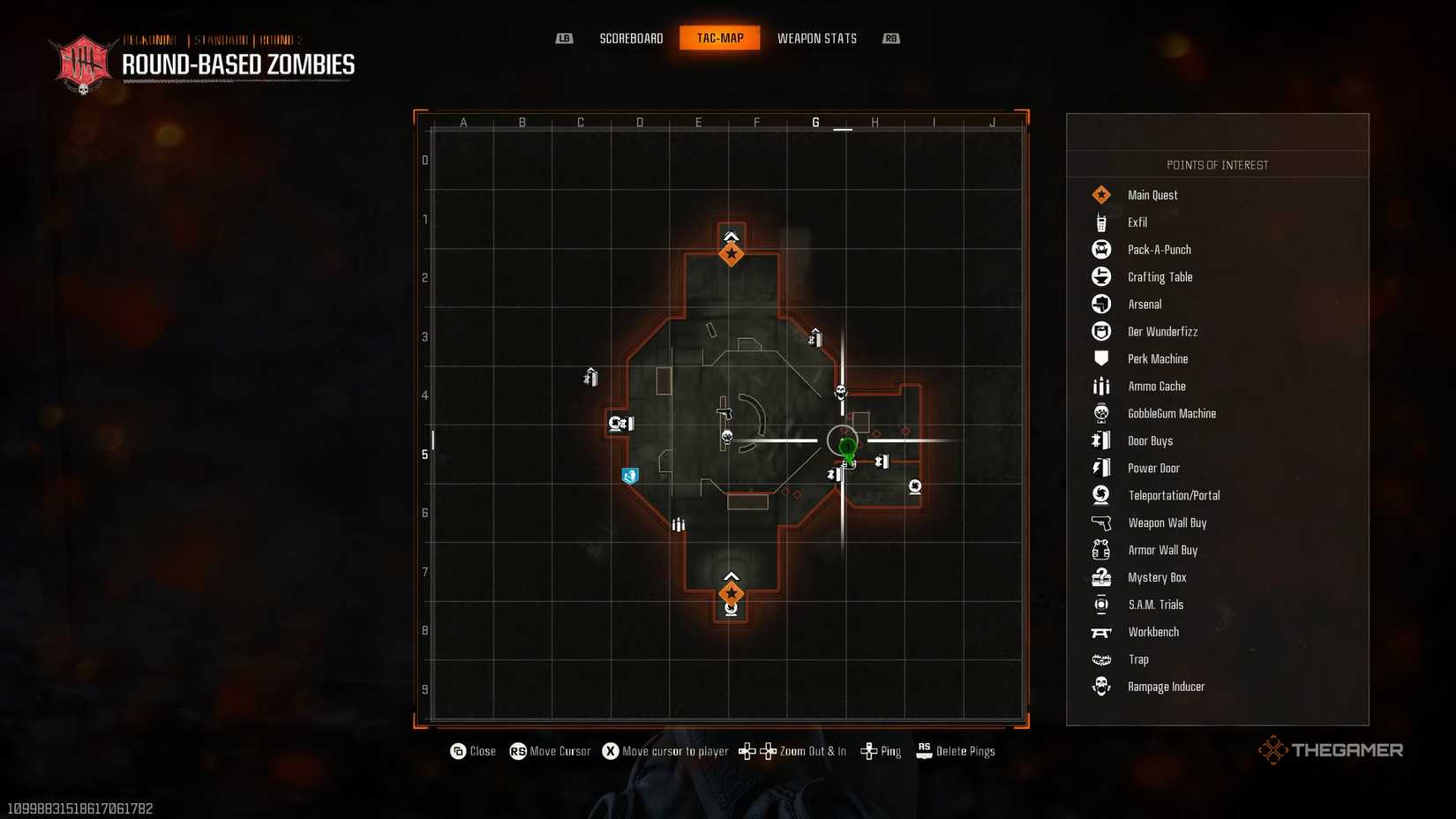Toggle the Ammo Cache legend entry
Screen dimensions: 1456x819
[1101, 386]
